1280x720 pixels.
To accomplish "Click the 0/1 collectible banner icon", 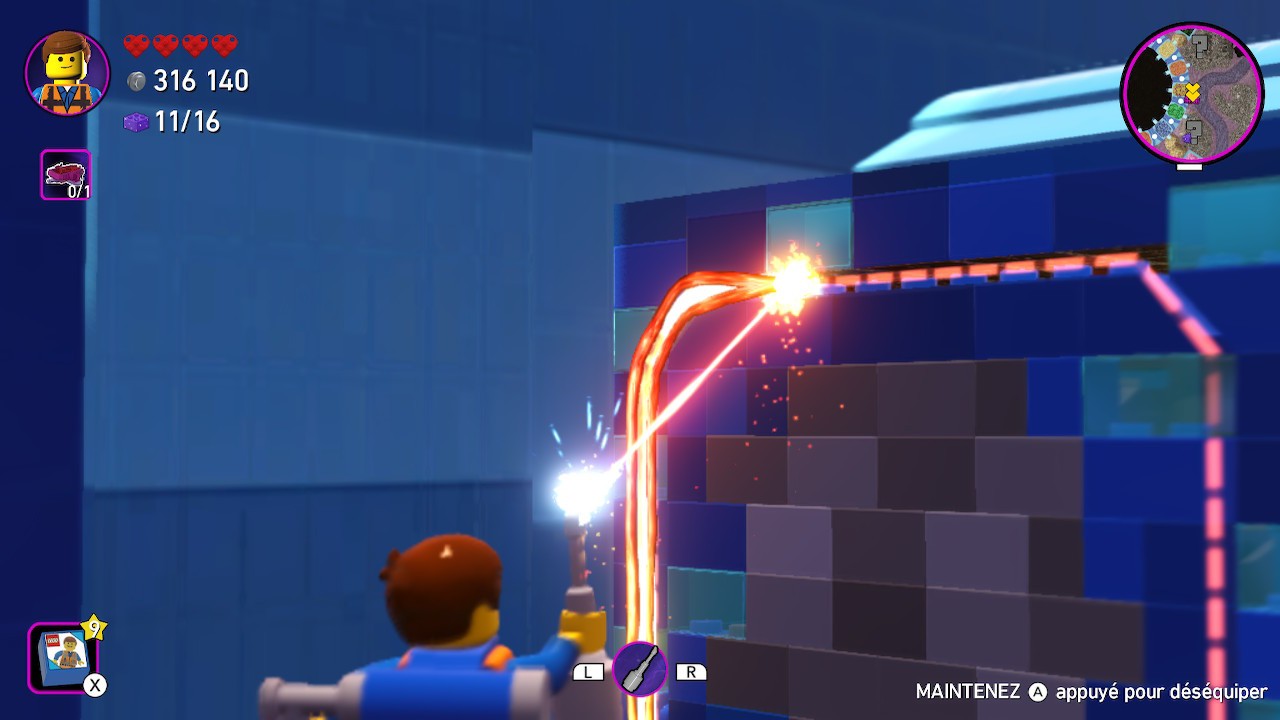I will pyautogui.click(x=64, y=172).
